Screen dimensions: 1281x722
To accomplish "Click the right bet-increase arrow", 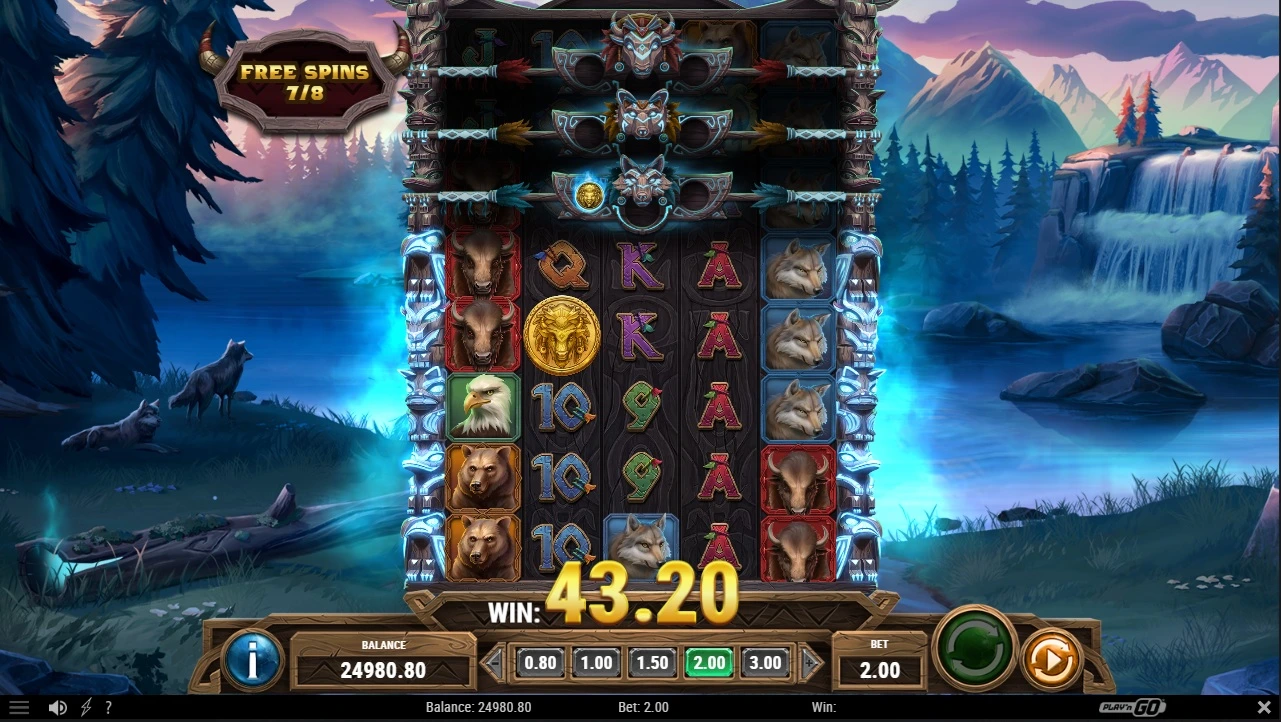I will click(813, 662).
